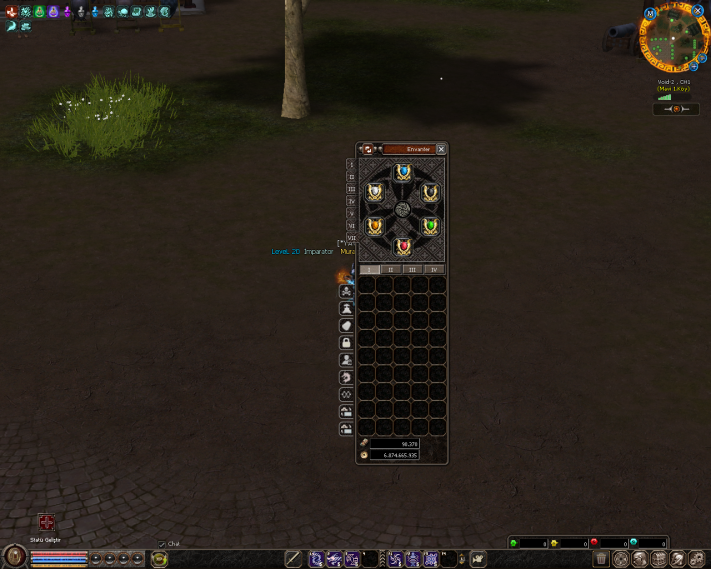The height and width of the screenshot is (569, 711).
Task: Select the sword slot on the hotbar
Action: pyautogui.click(x=294, y=559)
